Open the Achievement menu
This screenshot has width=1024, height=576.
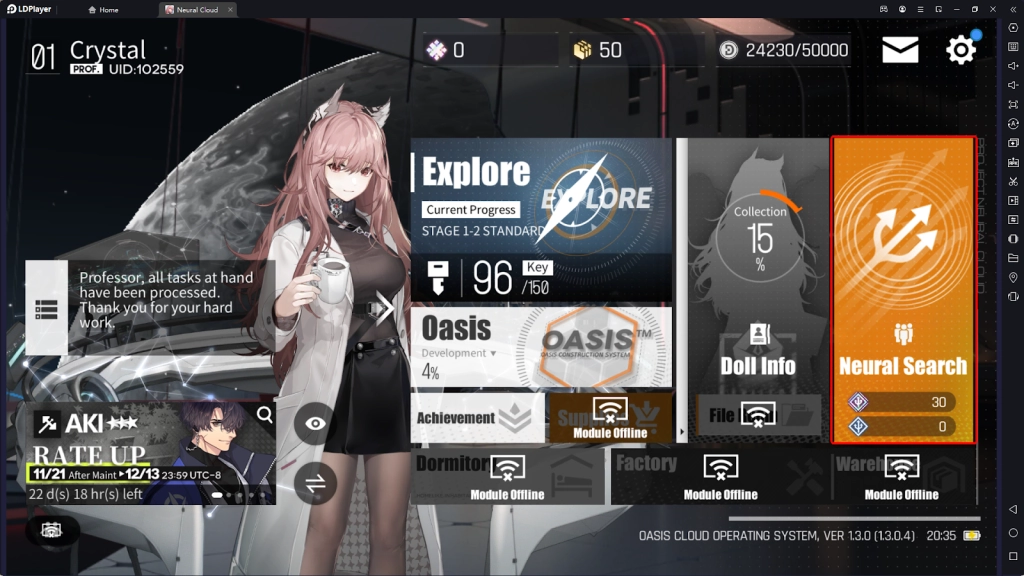click(x=477, y=418)
